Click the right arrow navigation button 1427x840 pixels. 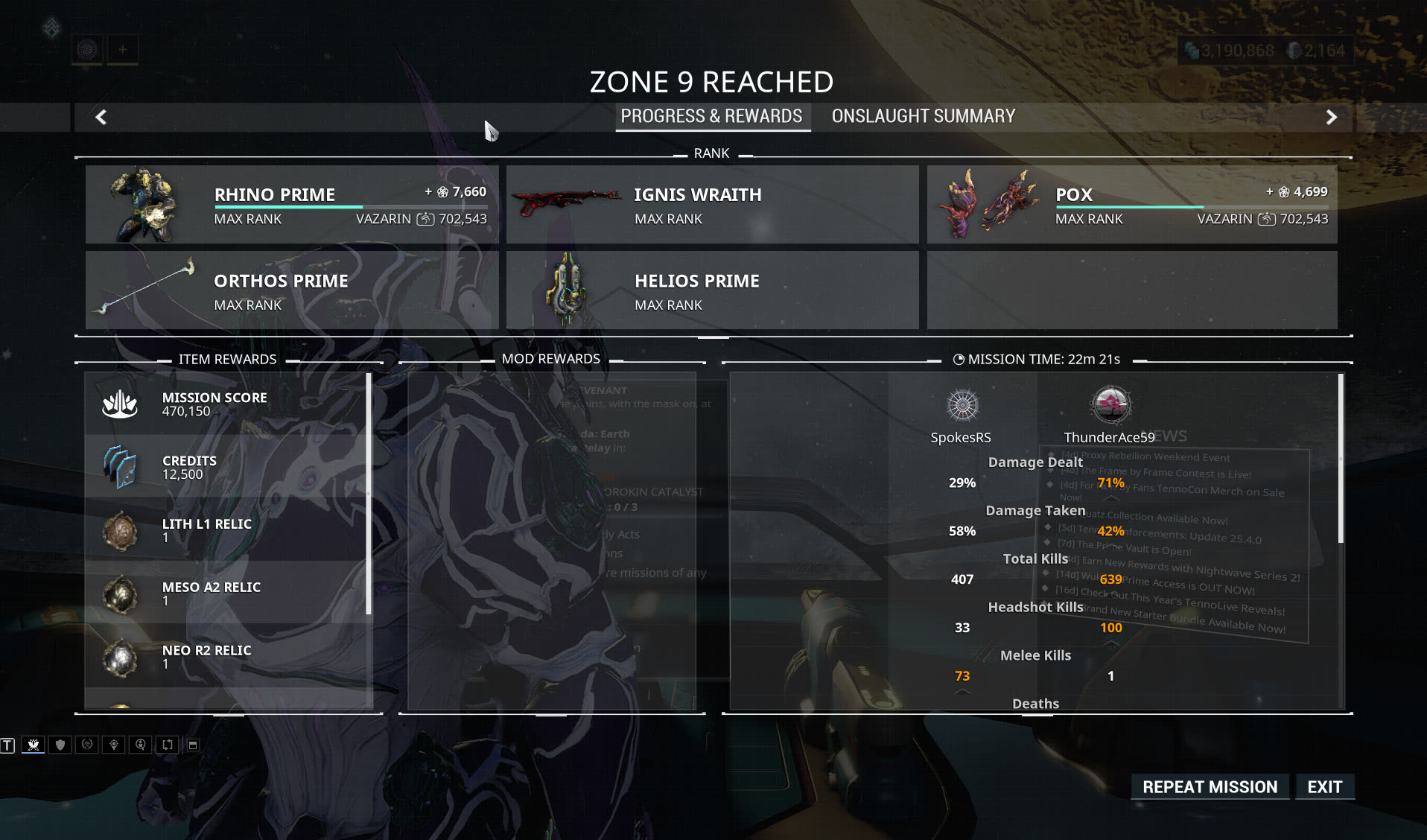click(1331, 117)
